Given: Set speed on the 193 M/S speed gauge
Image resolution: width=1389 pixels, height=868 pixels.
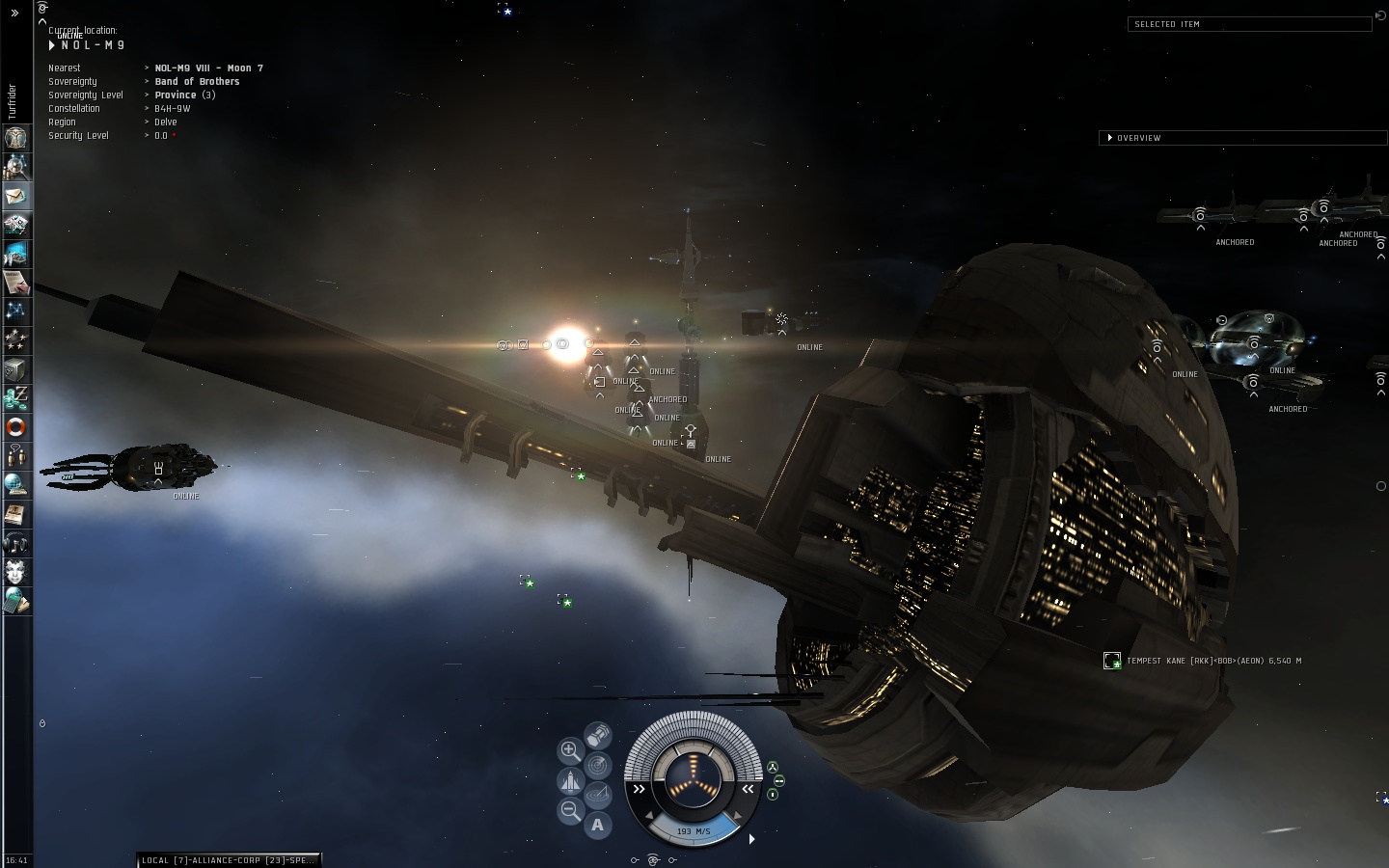Looking at the screenshot, I should click(x=693, y=831).
